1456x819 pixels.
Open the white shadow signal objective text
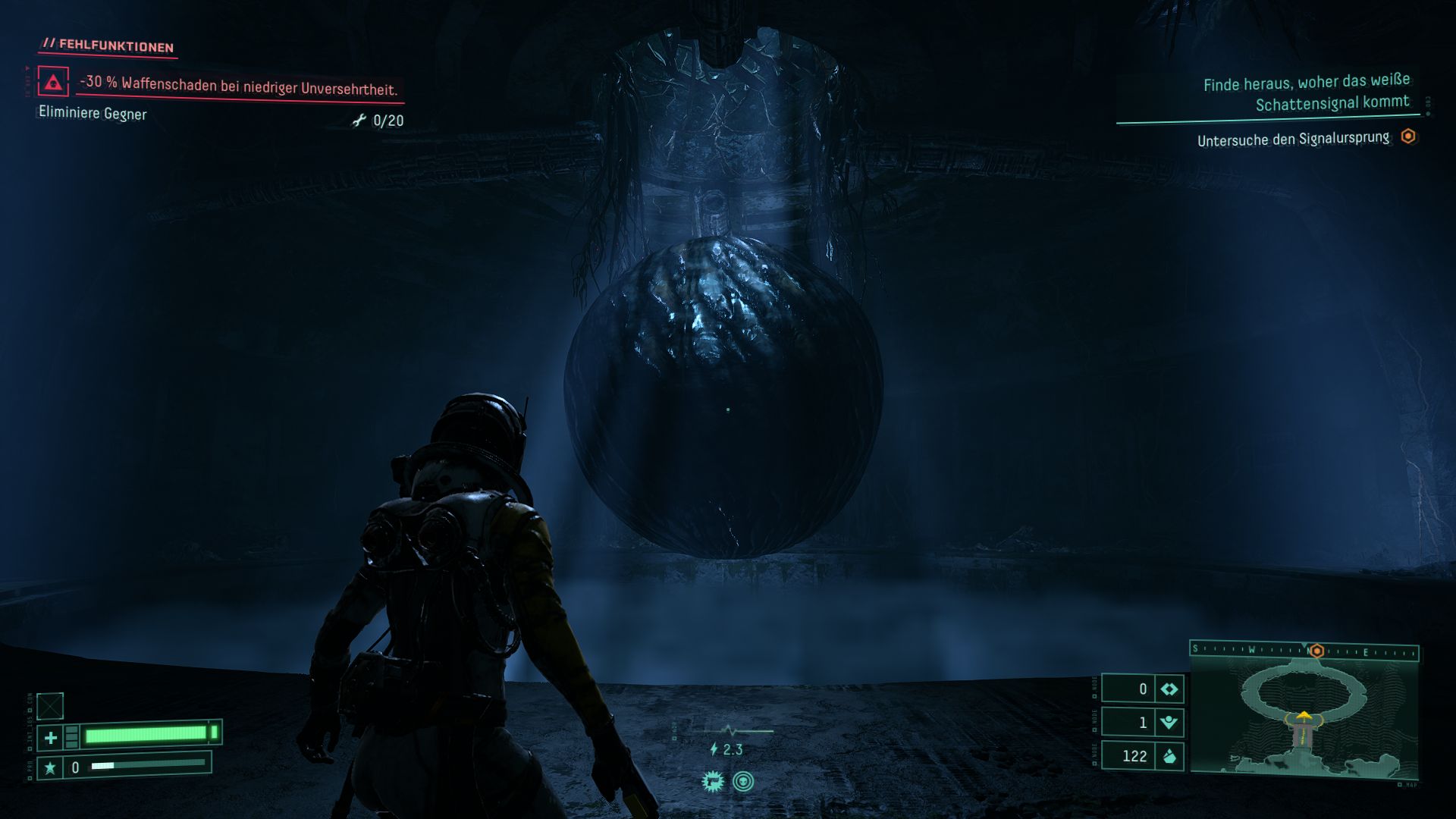coord(1306,92)
